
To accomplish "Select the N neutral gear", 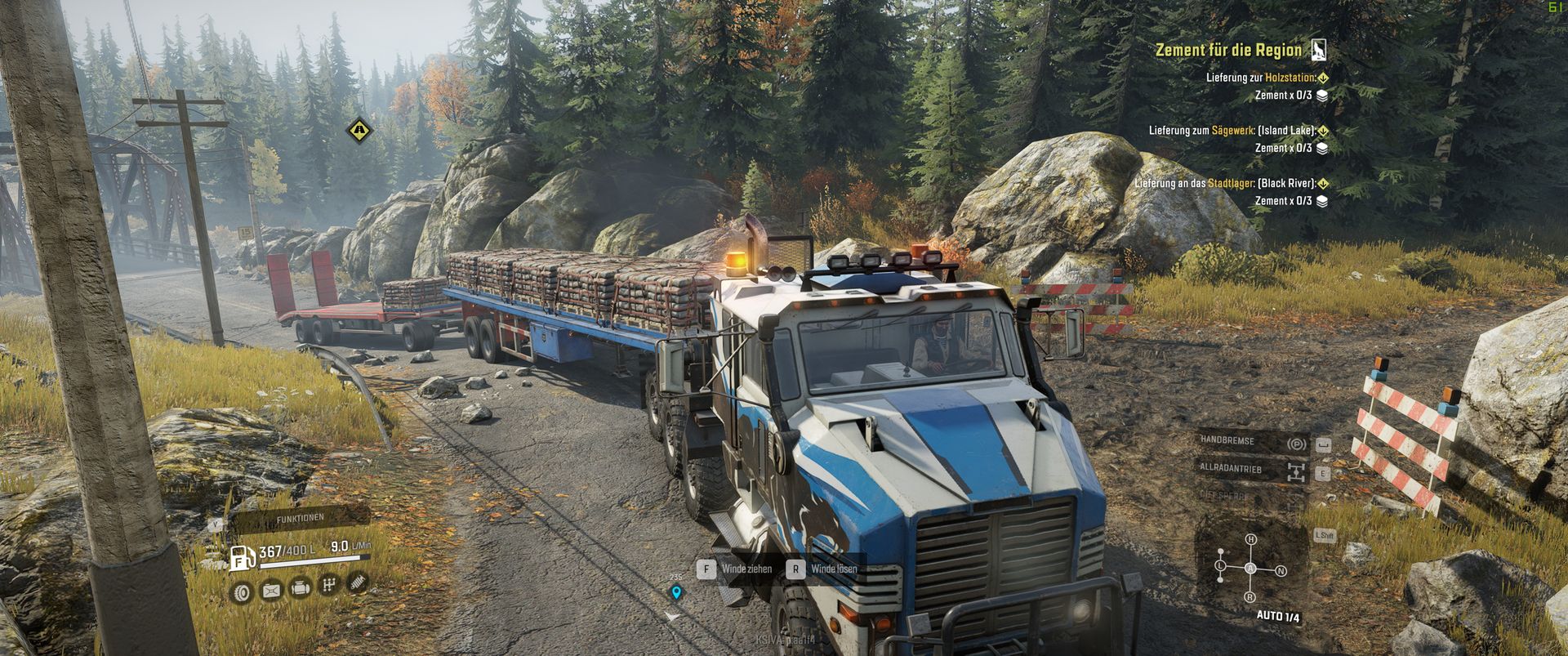I will 1281,570.
